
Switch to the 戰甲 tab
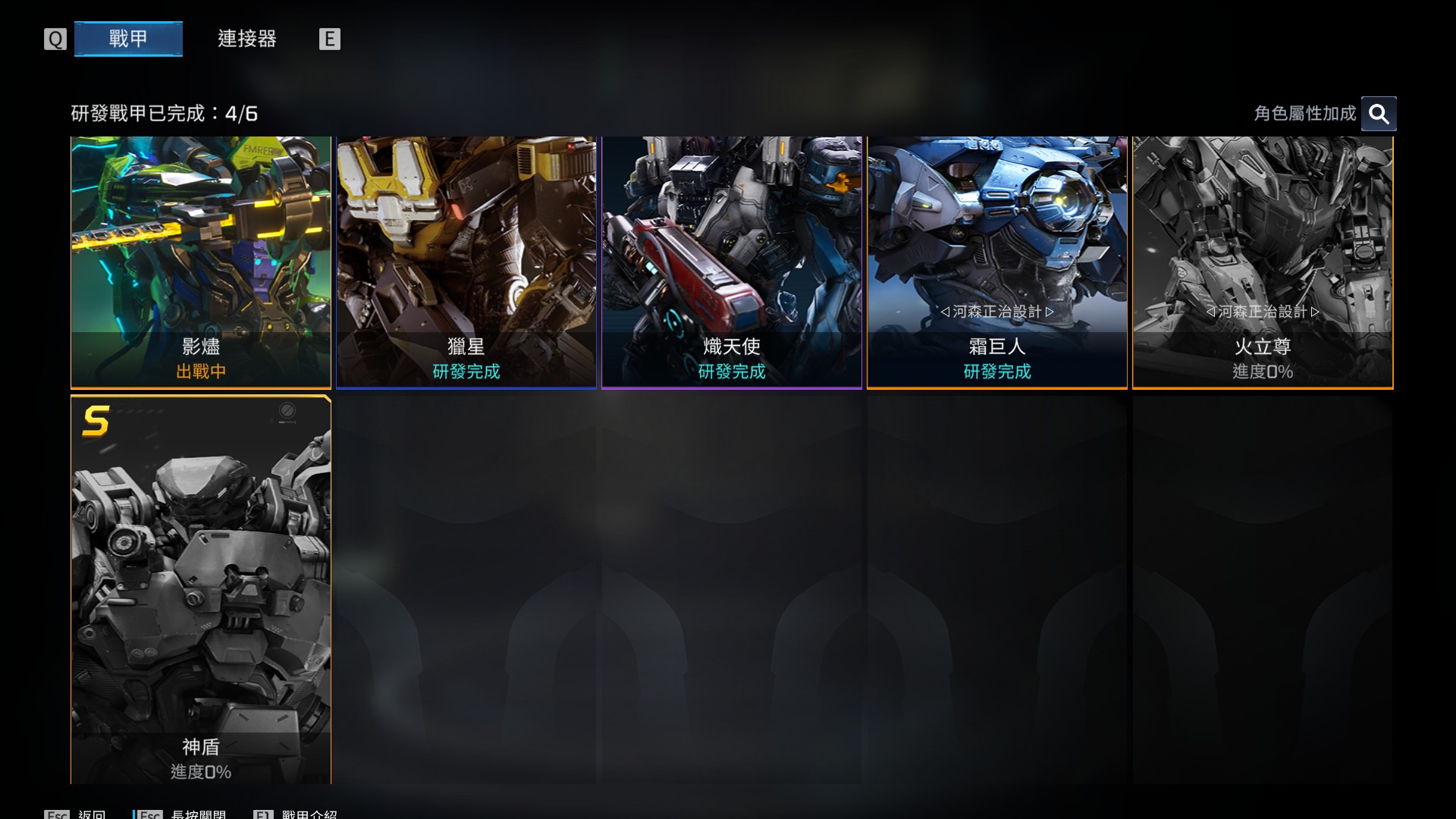pyautogui.click(x=128, y=39)
